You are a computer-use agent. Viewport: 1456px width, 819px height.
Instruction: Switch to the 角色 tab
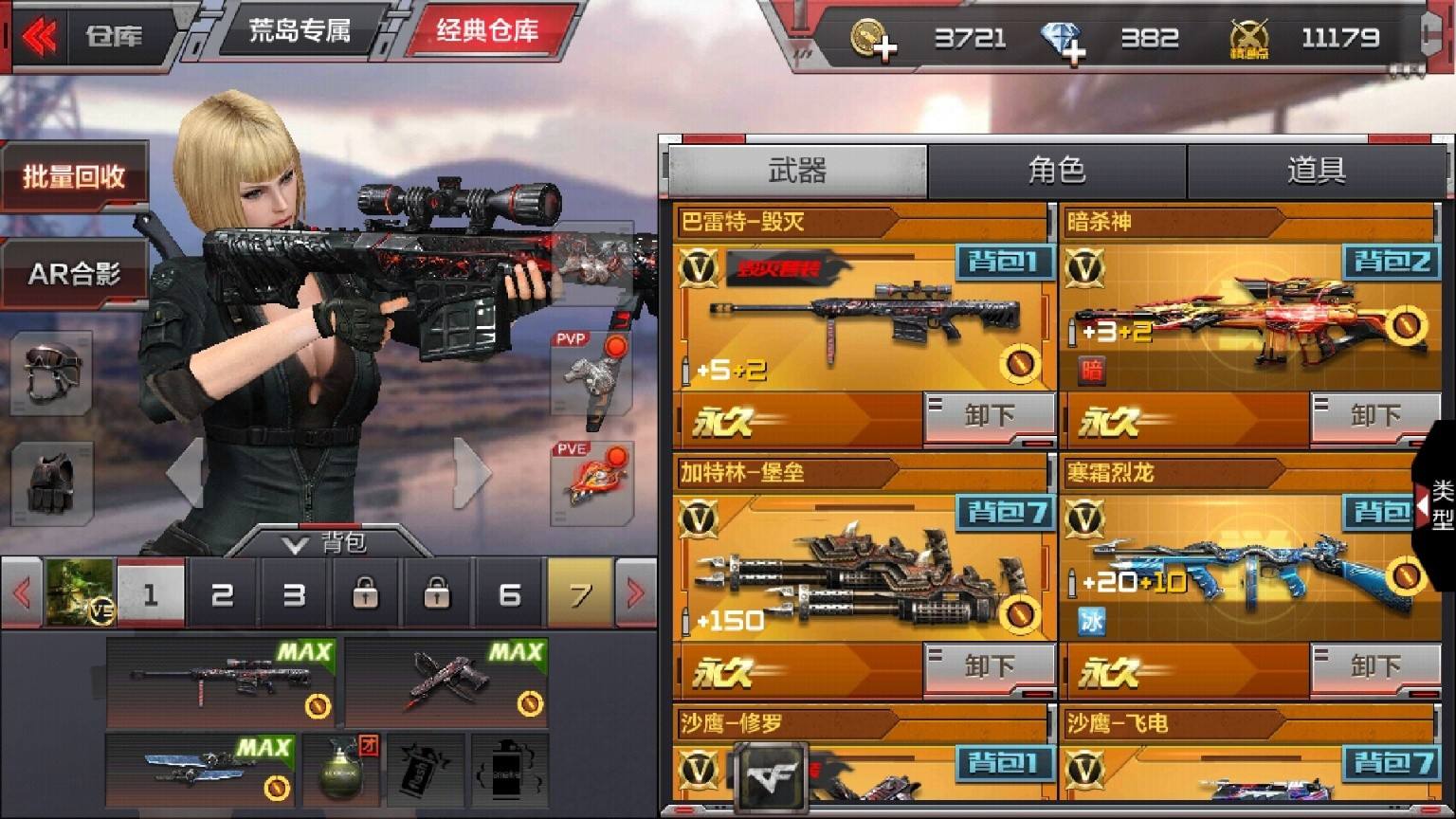1058,171
